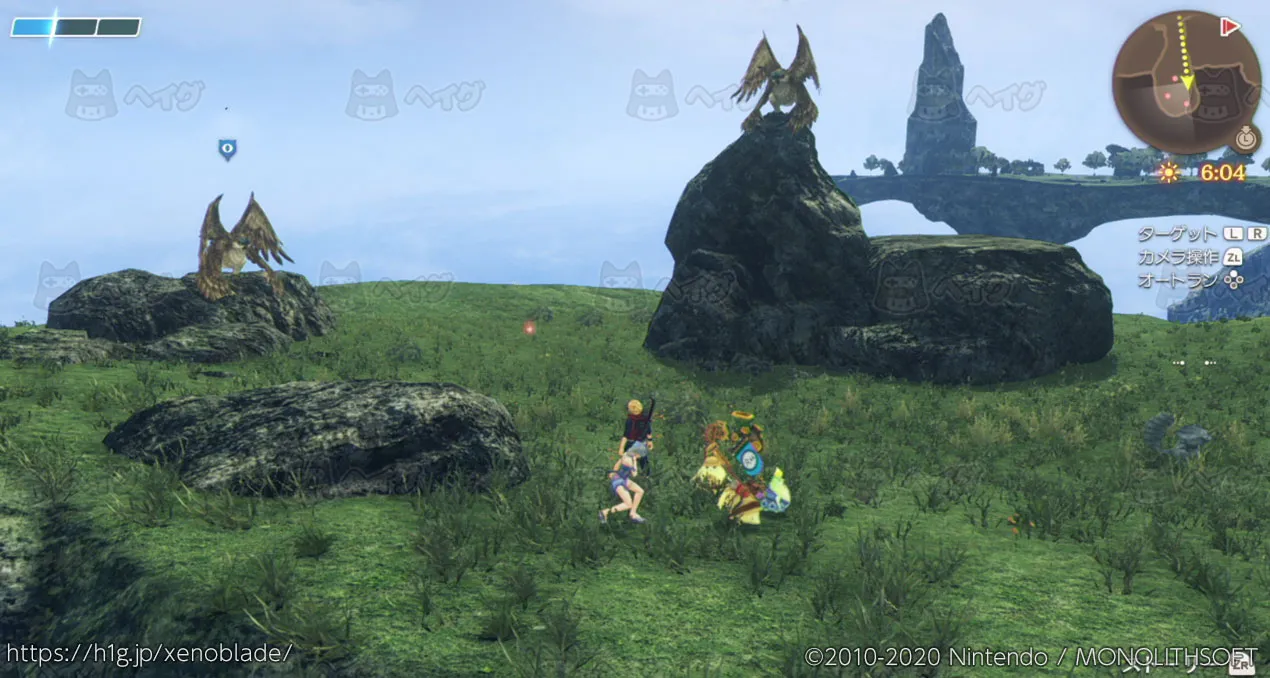
Task: Click the yellow player arrow on minimap
Action: (x=1187, y=81)
